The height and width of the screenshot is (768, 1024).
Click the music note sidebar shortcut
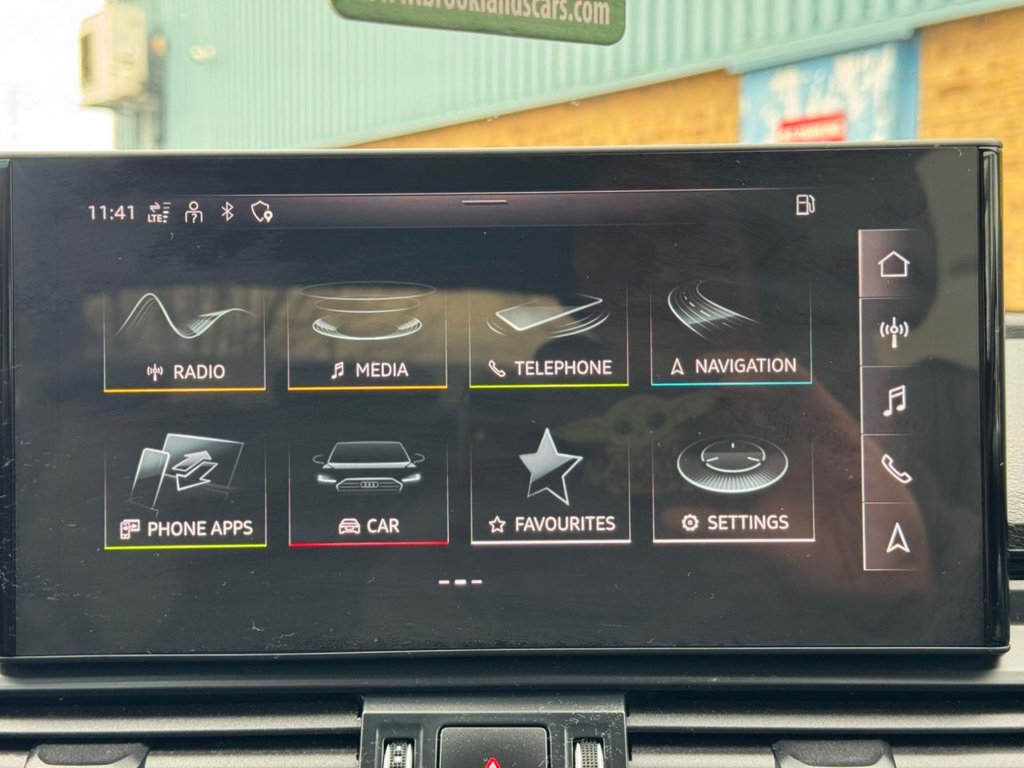coord(894,400)
